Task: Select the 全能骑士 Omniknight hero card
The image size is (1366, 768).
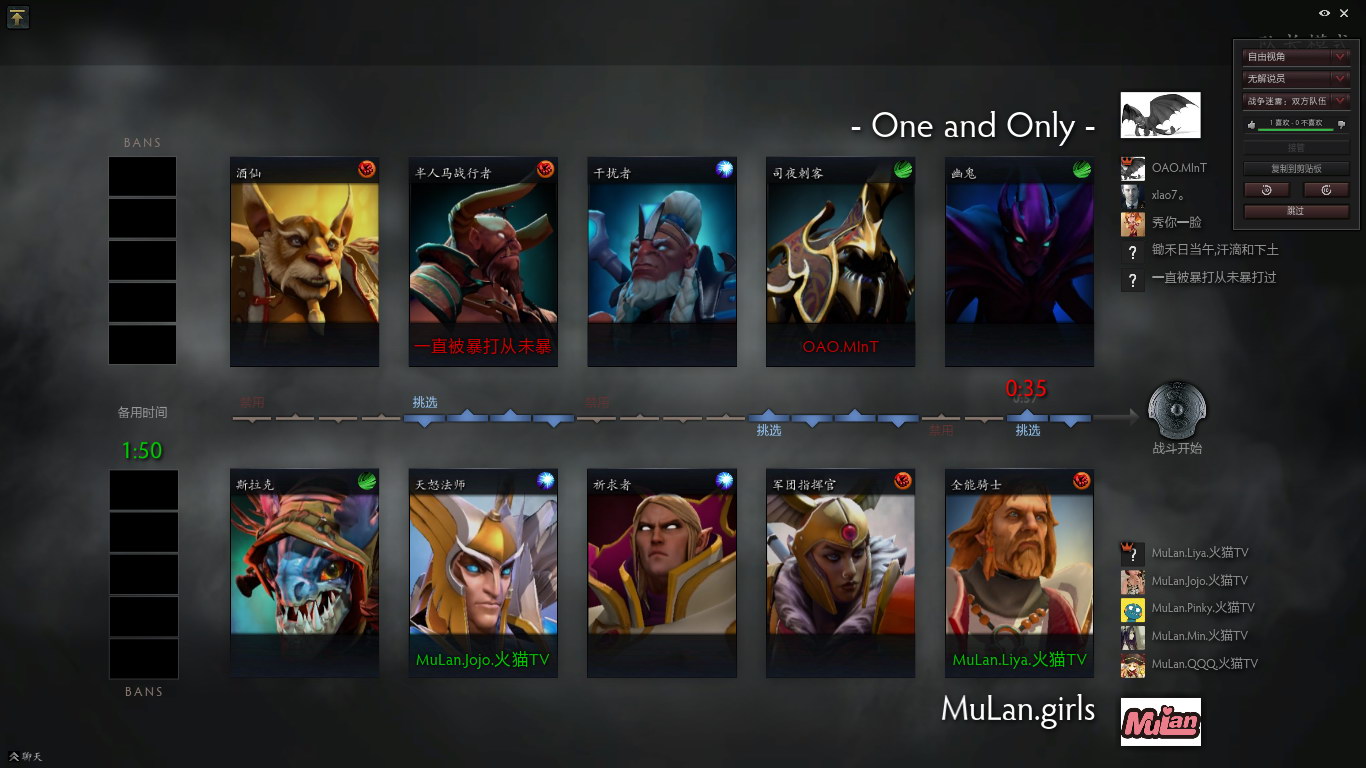Action: click(x=1019, y=573)
